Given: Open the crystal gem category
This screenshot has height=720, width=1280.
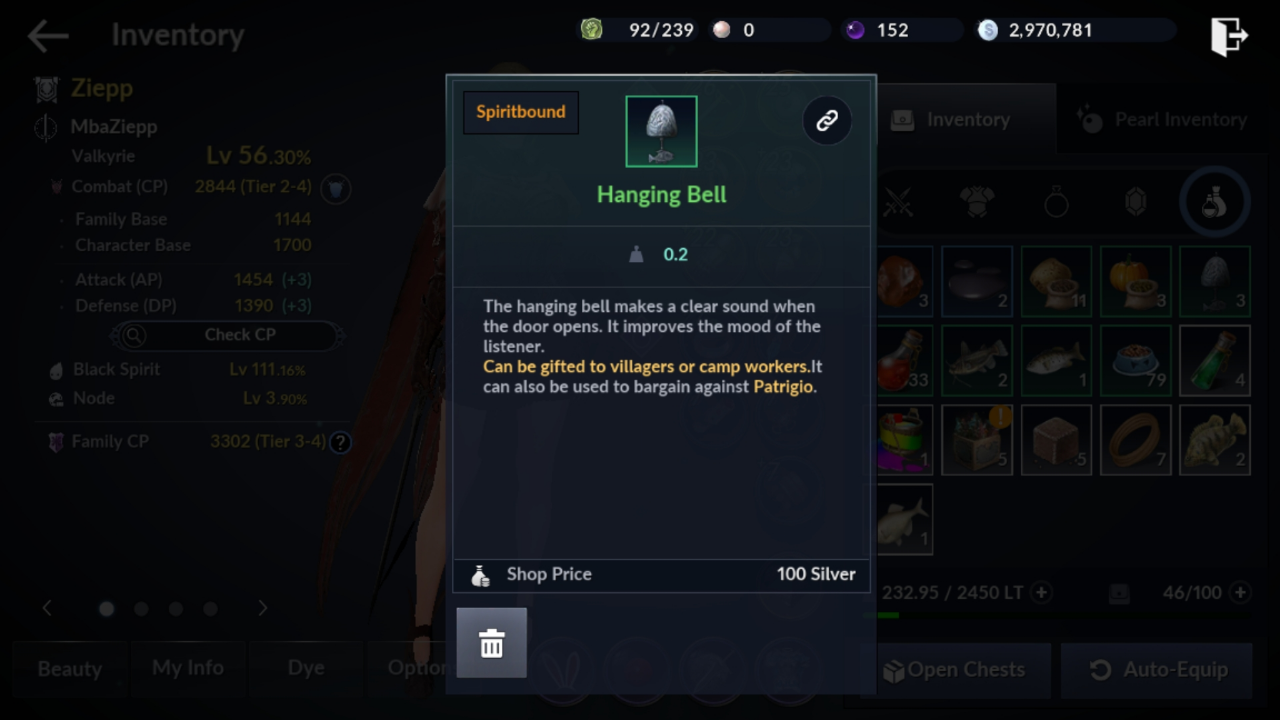Looking at the screenshot, I should 1135,202.
